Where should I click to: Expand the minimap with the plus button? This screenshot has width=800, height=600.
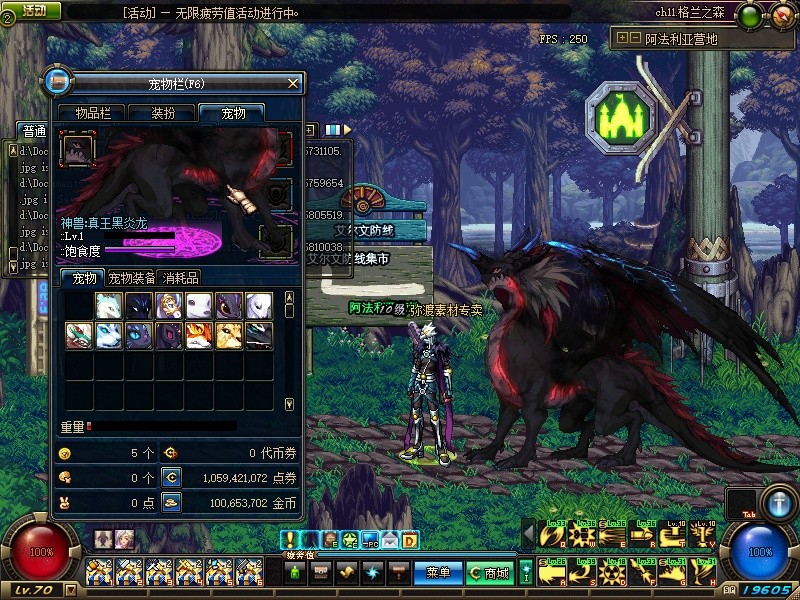pos(623,38)
